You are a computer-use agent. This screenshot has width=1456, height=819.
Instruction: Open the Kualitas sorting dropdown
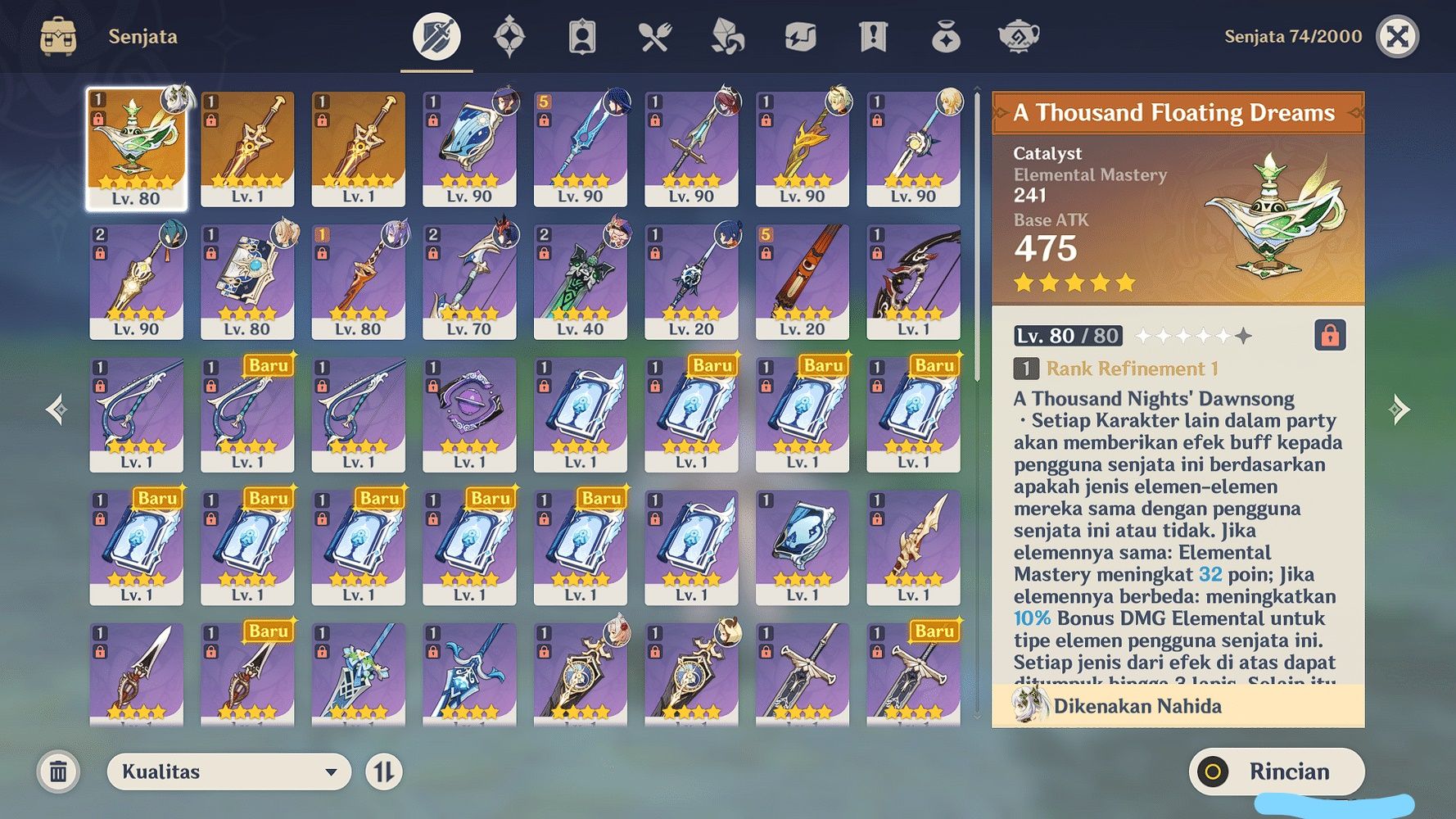[229, 771]
